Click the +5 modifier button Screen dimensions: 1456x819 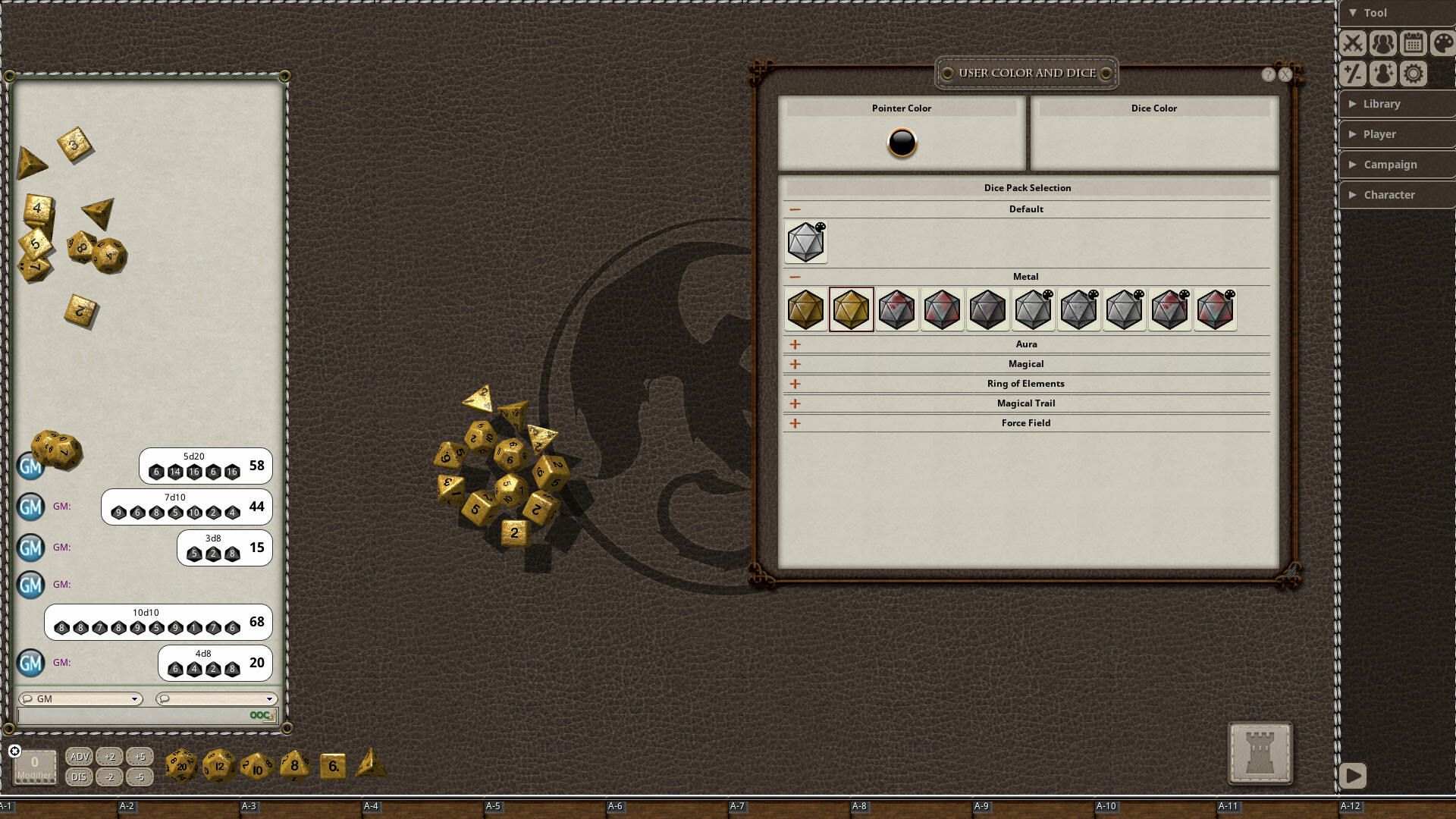tap(139, 756)
